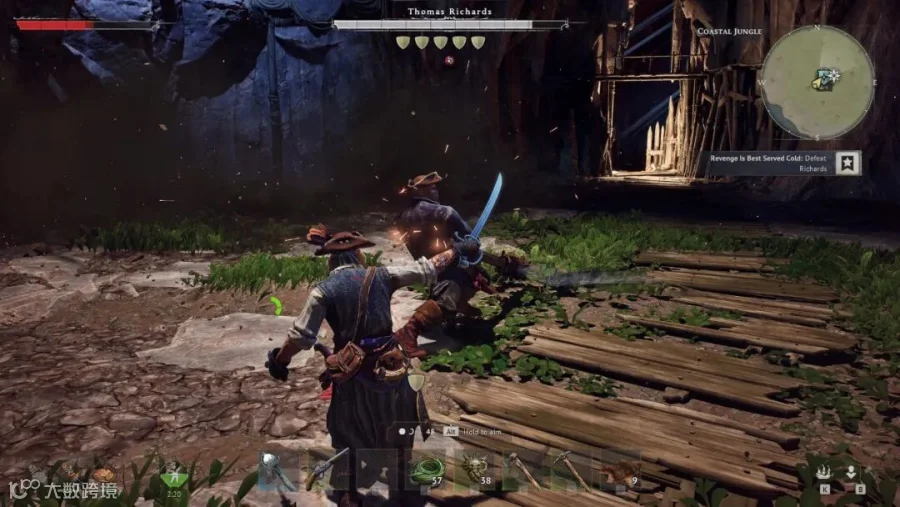Select the hotbar slot showing 9
Image resolution: width=900 pixels, height=507 pixels.
(x=622, y=472)
